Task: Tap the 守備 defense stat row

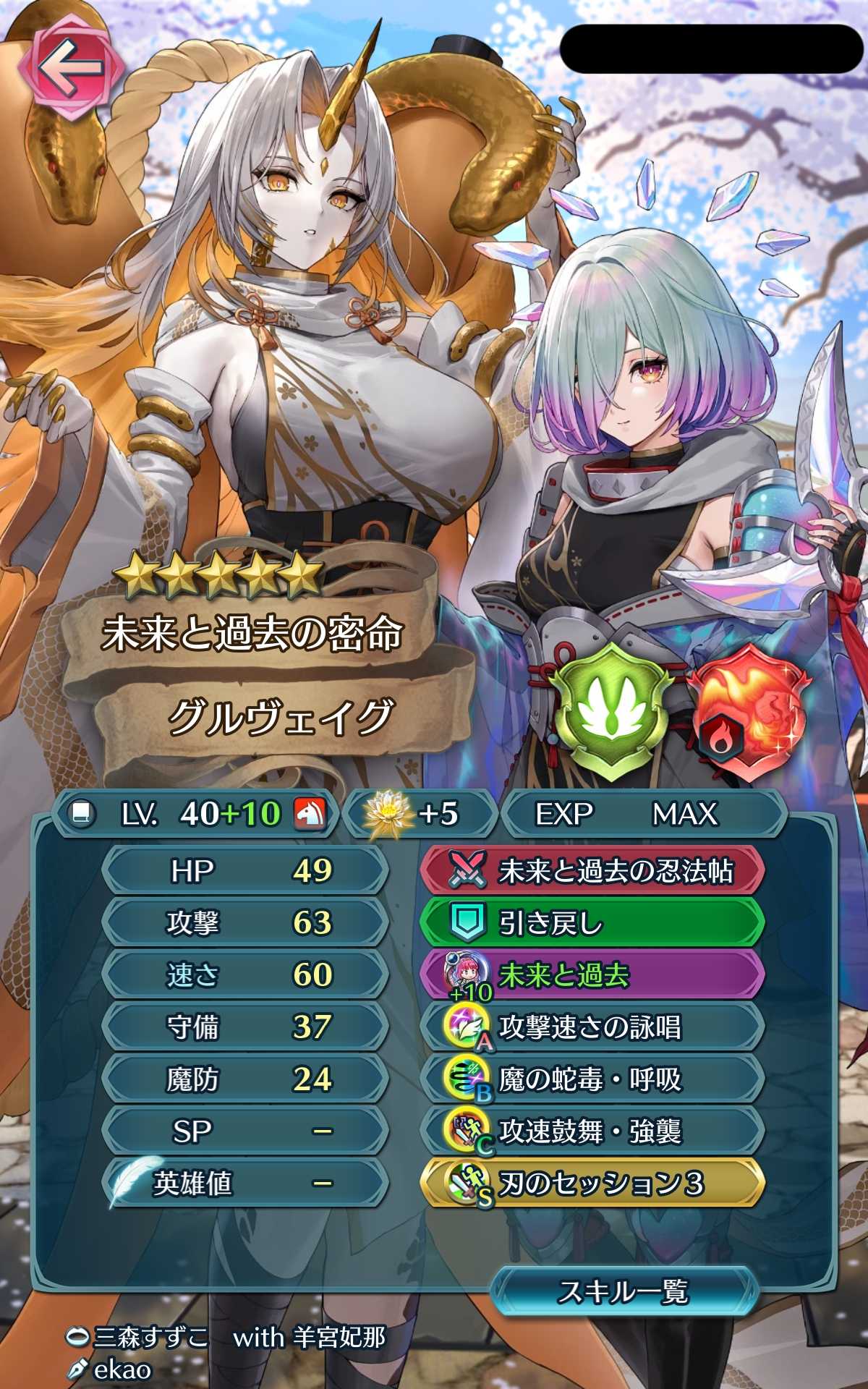Action: pos(246,1027)
